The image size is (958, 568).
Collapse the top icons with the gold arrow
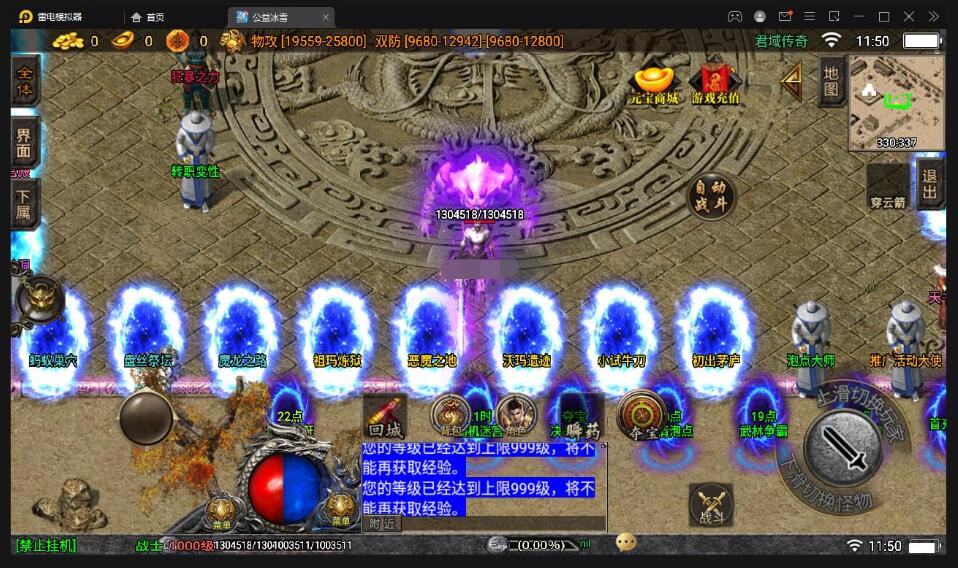[x=791, y=80]
